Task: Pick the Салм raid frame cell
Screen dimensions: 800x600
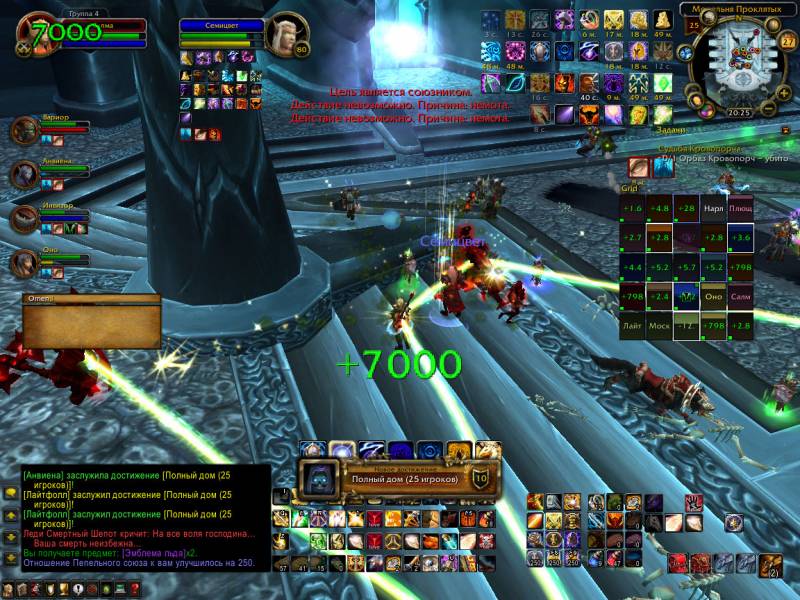Action: (740, 297)
